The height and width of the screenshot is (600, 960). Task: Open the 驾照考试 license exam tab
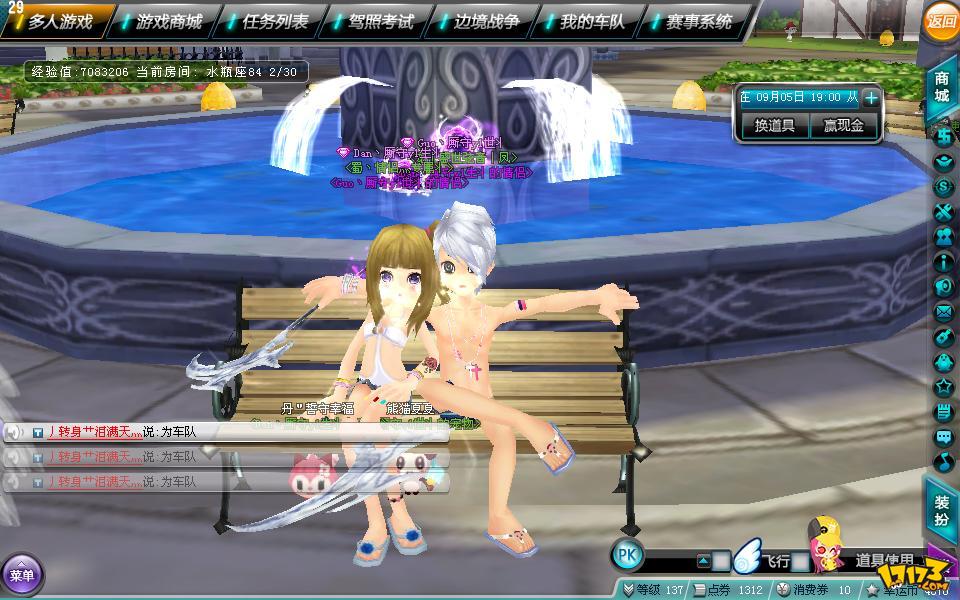[381, 20]
